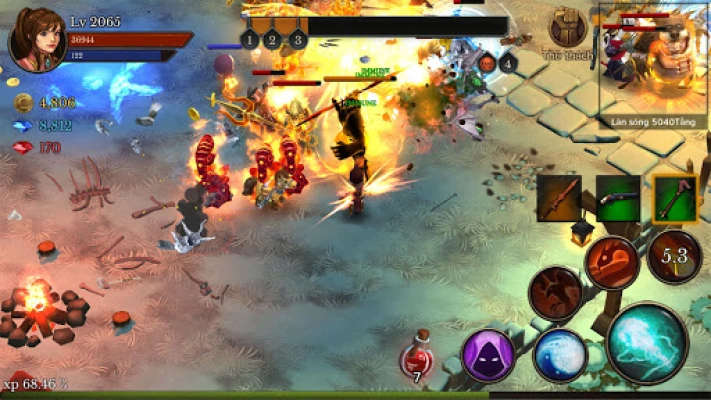This screenshot has height=400, width=711.
Task: Open the heroine's character portrait
Action: [37, 39]
